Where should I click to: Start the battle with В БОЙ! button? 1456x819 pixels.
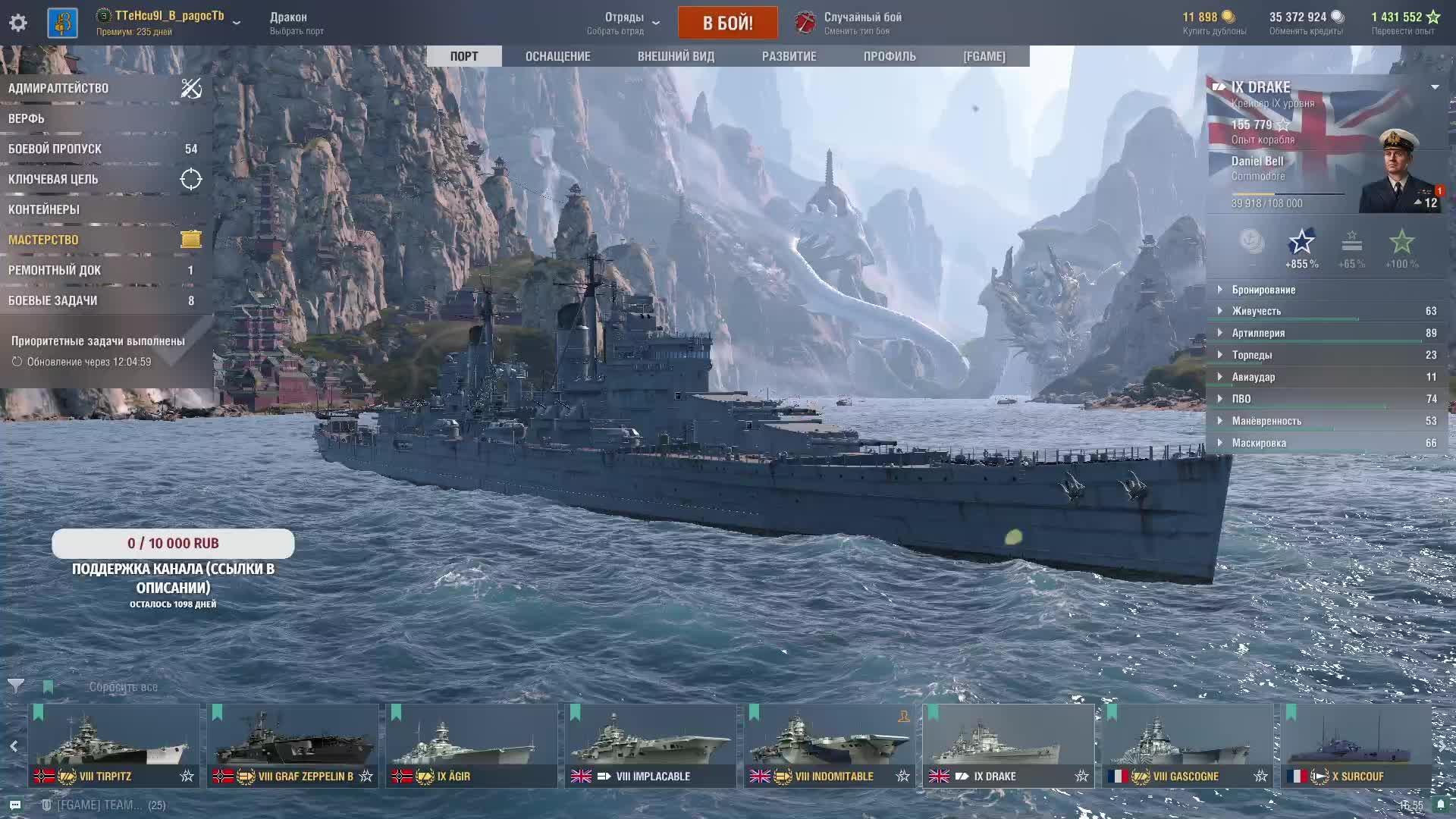tap(727, 23)
